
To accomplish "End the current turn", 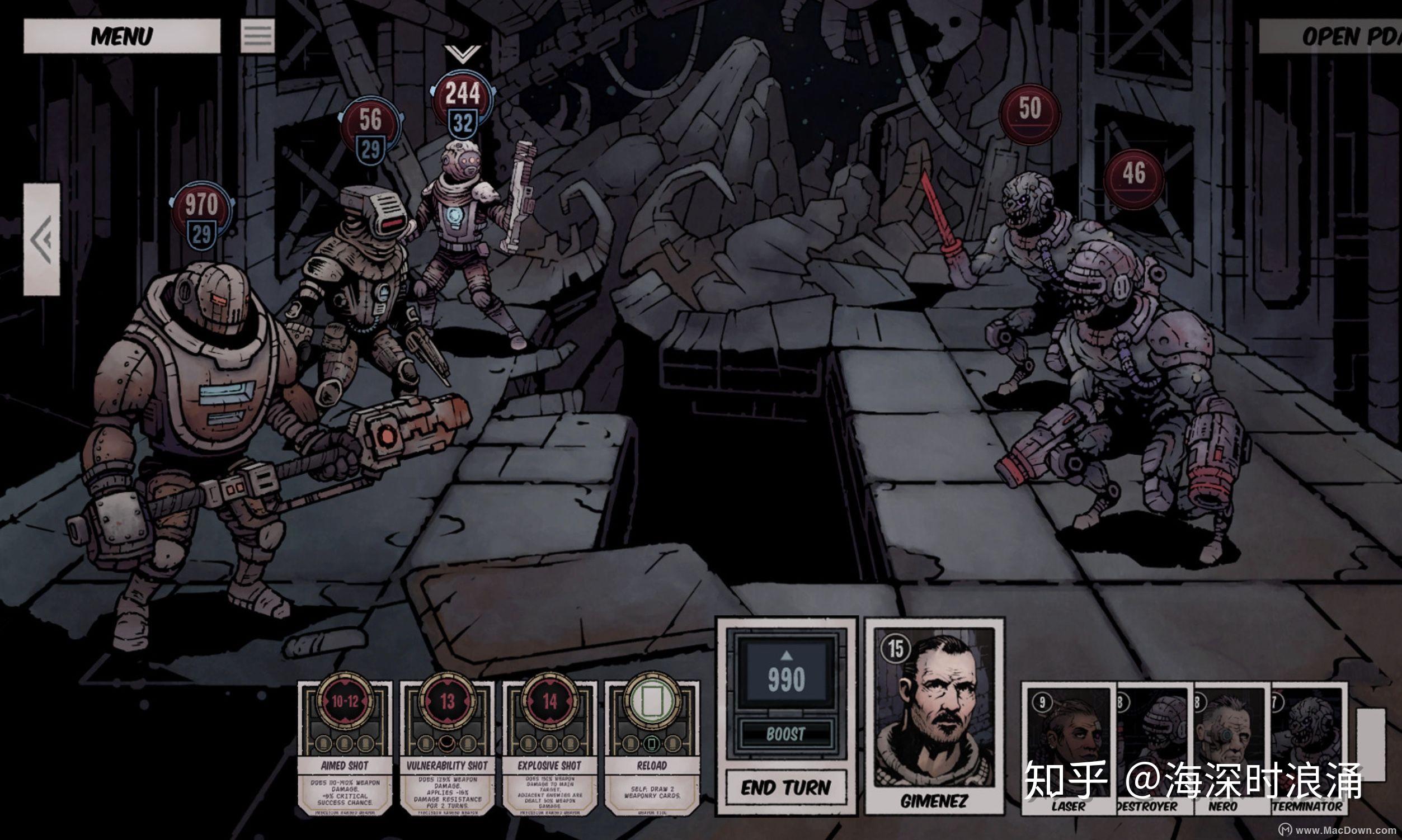I will [x=786, y=787].
